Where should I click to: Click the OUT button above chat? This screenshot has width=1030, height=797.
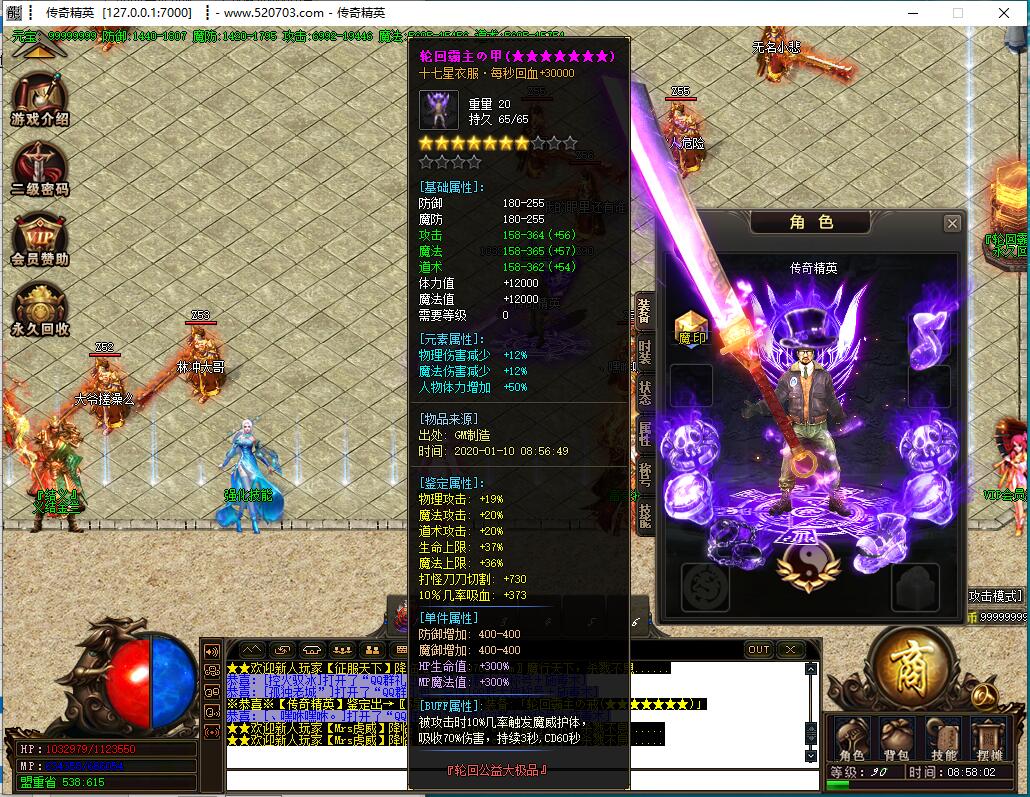click(759, 650)
